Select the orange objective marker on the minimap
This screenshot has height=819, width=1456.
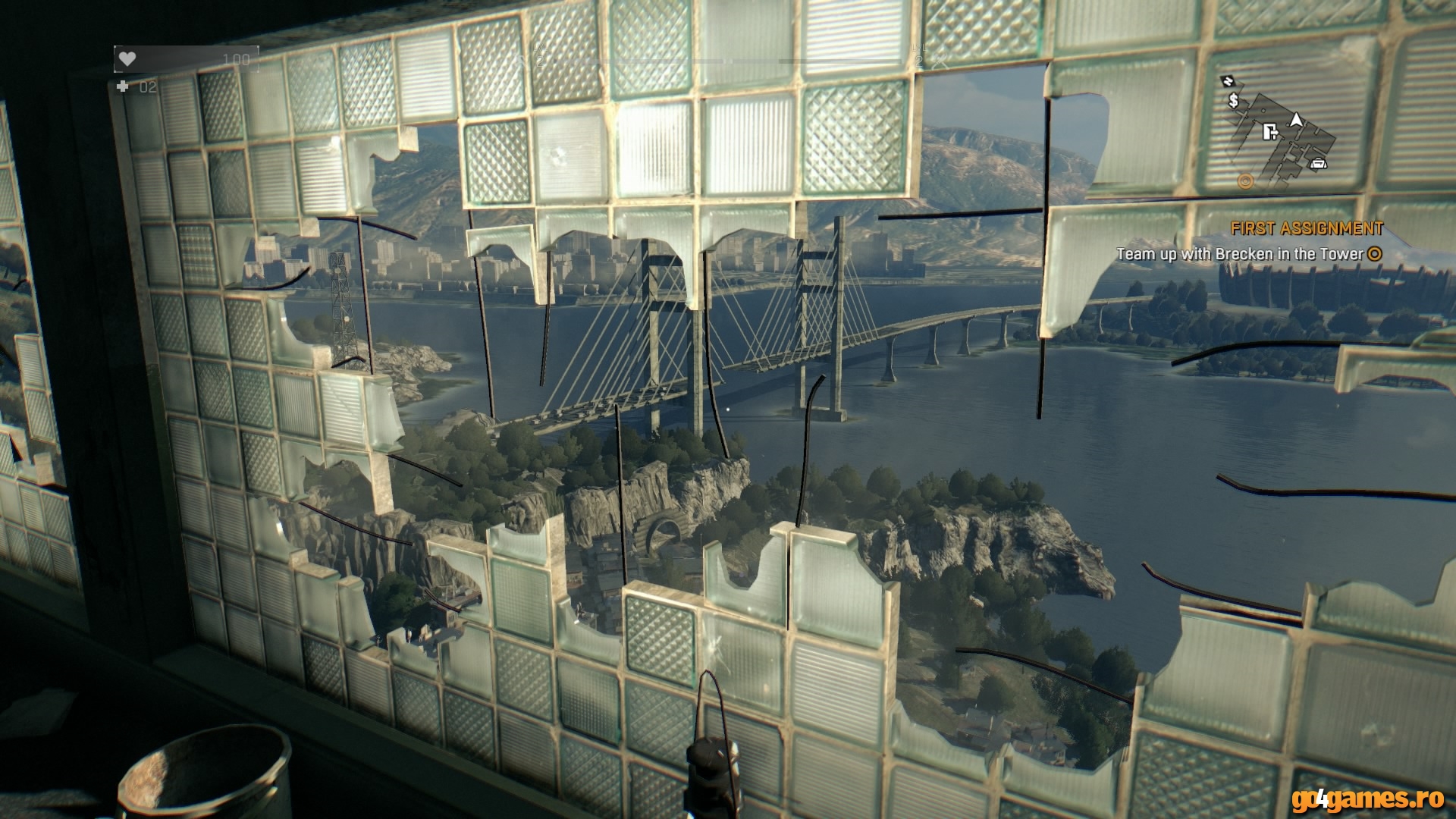tap(1244, 181)
